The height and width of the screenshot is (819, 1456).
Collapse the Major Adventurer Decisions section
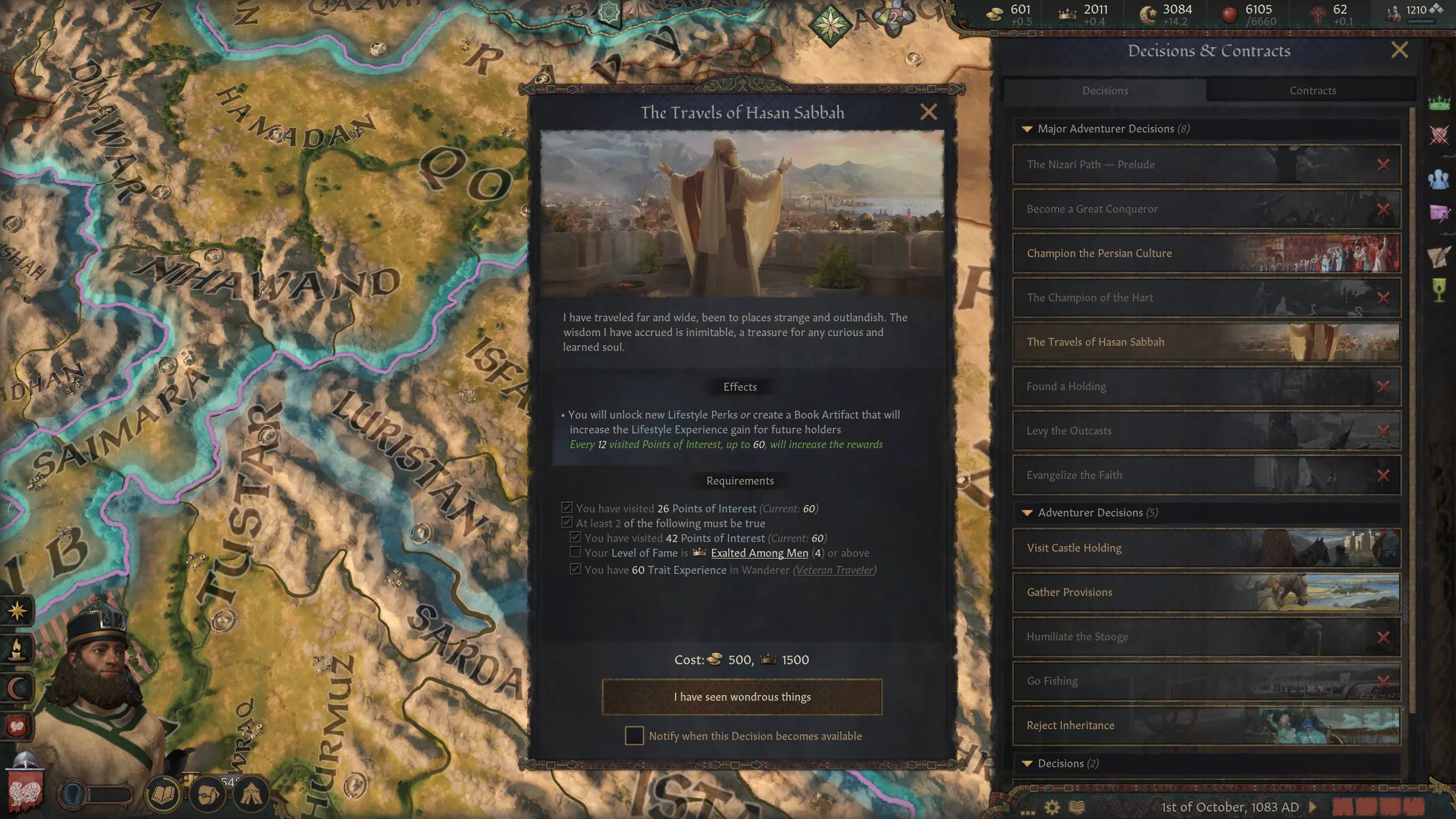(x=1028, y=129)
